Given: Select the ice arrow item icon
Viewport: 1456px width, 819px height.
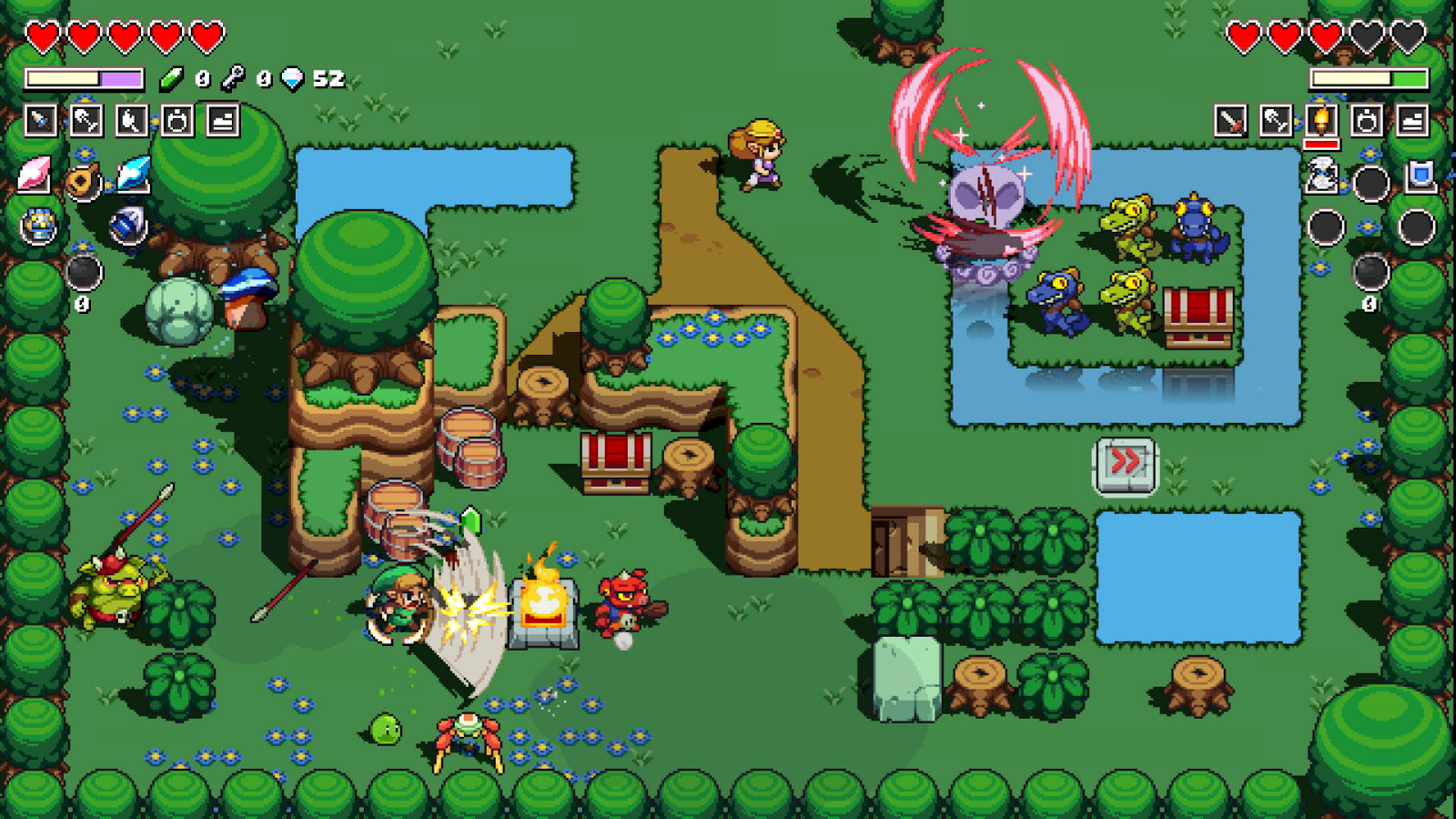Looking at the screenshot, I should click(132, 175).
